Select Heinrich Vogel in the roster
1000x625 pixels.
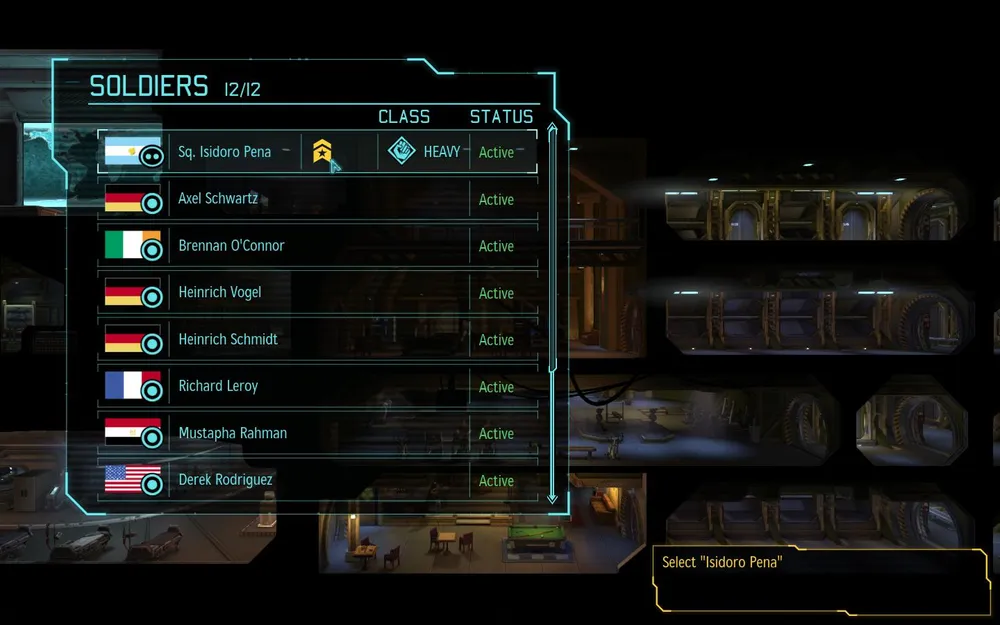(220, 293)
